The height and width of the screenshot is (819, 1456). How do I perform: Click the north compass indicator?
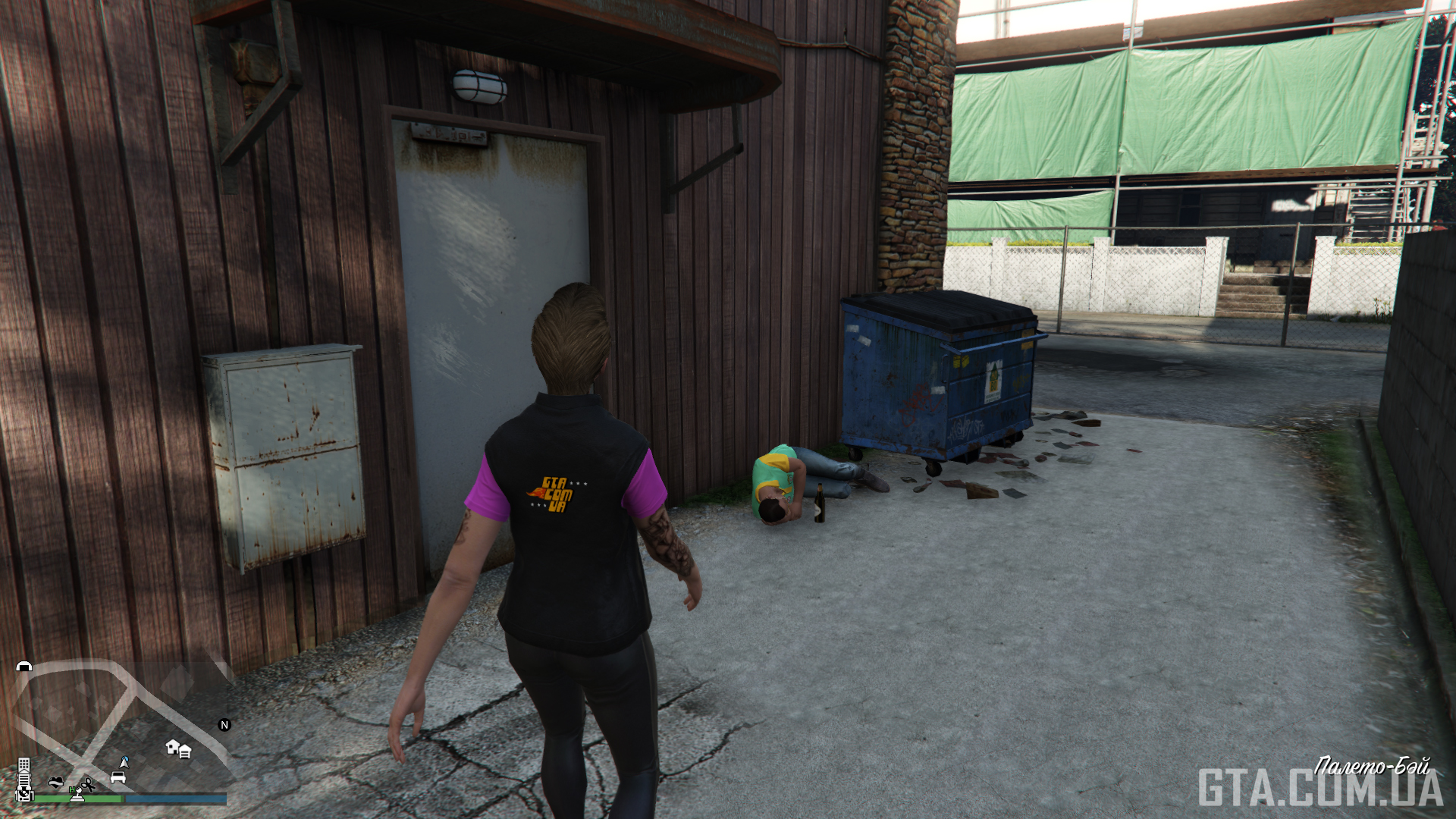coord(224,725)
